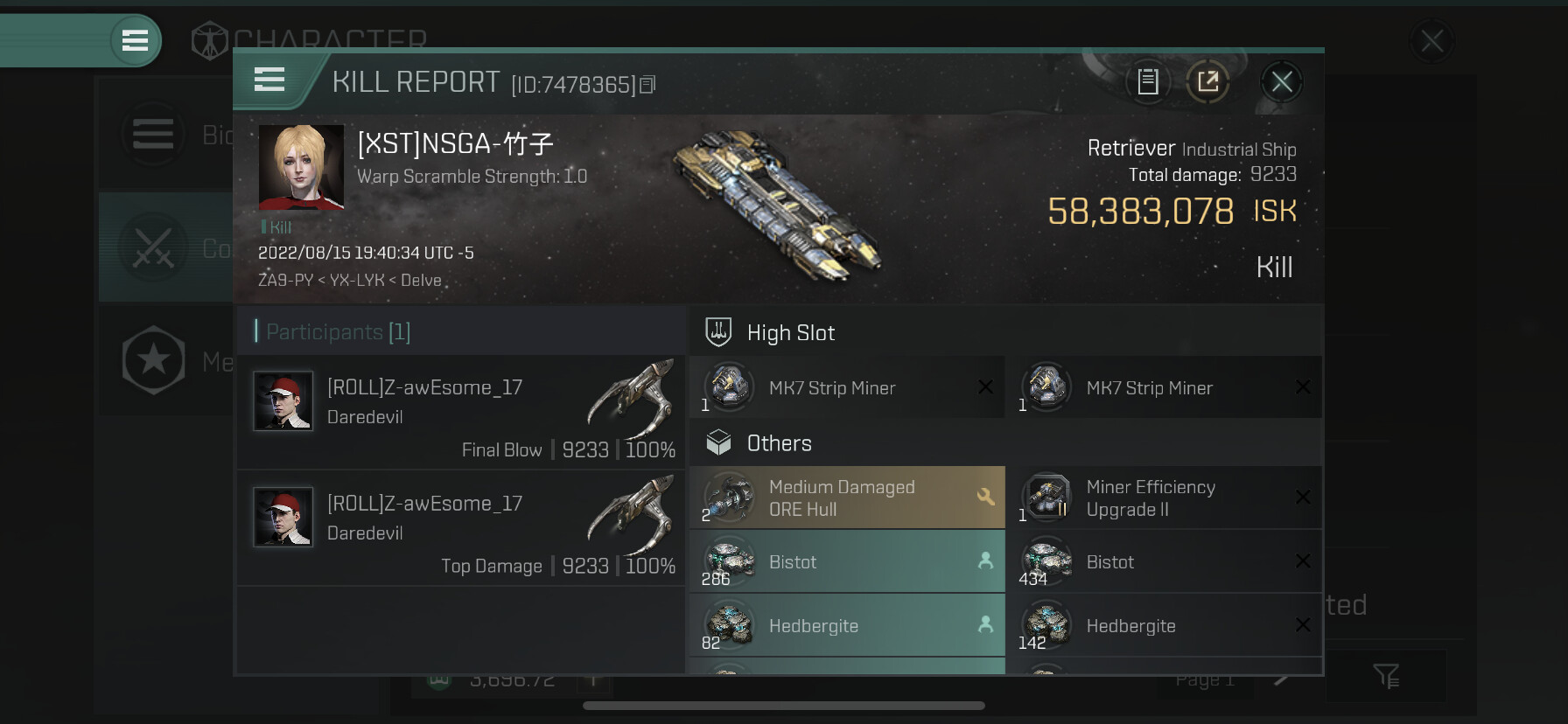The width and height of the screenshot is (1568, 724).
Task: Select the Top Damage participant row
Action: (x=461, y=528)
